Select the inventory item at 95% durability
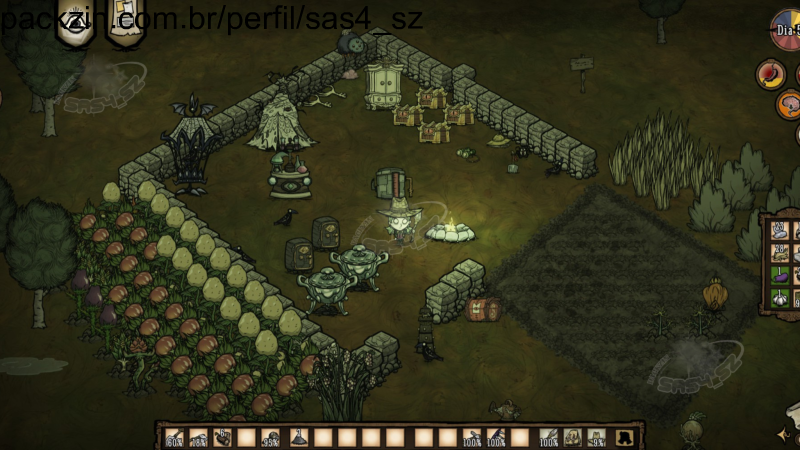Image resolution: width=800 pixels, height=450 pixels. coord(271,437)
